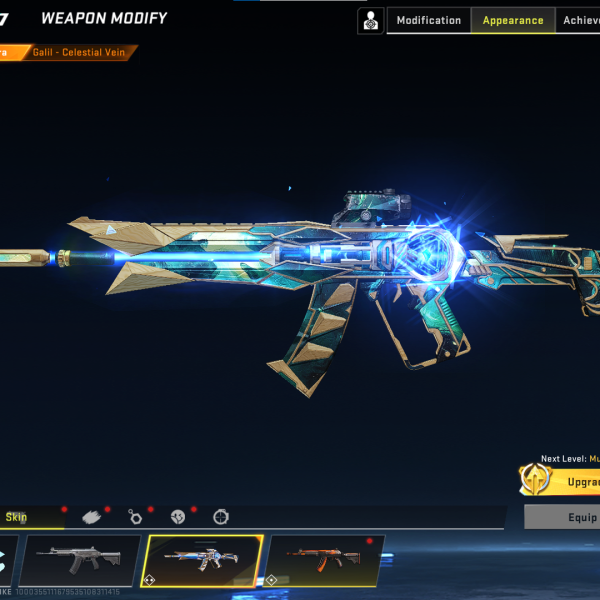The width and height of the screenshot is (600, 600).
Task: Select the Skin category tab
Action: coord(18,517)
